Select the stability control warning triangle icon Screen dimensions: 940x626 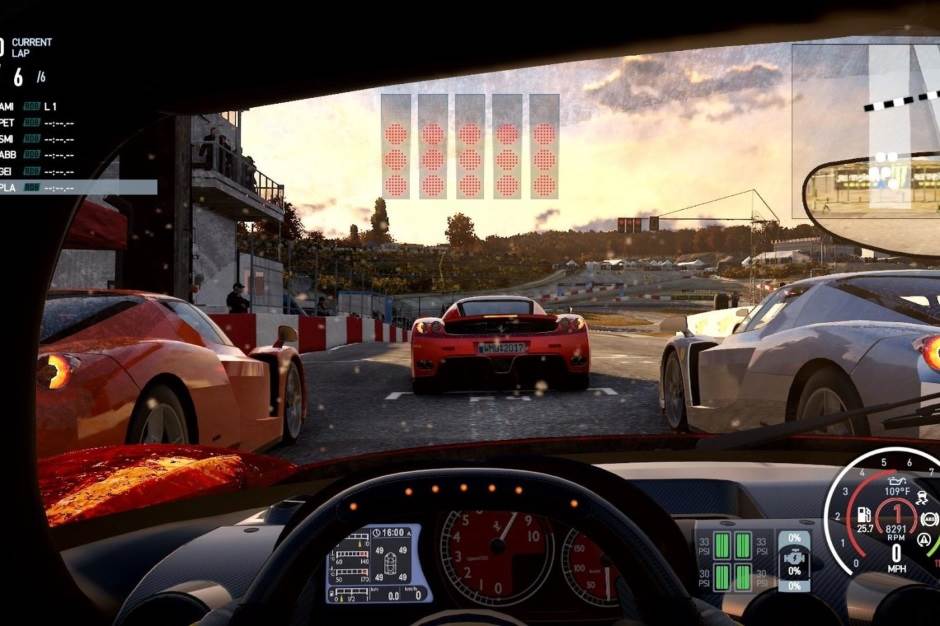[924, 541]
